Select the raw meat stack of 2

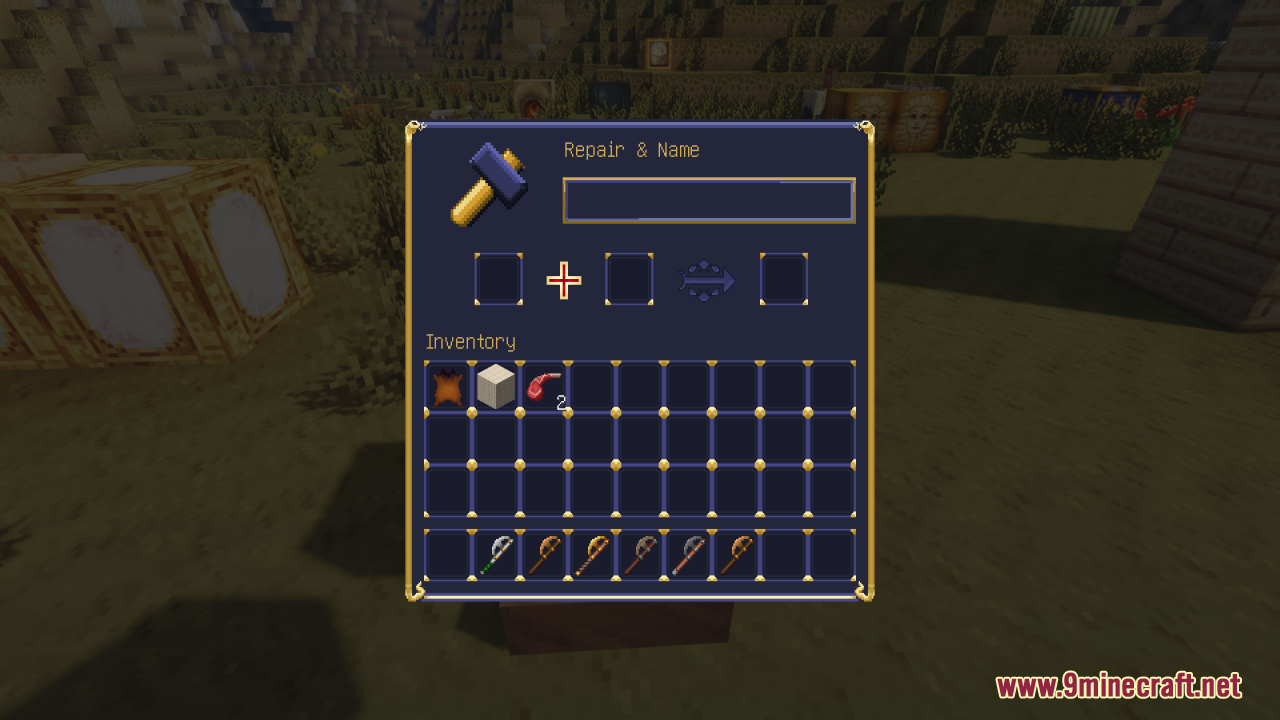544,387
